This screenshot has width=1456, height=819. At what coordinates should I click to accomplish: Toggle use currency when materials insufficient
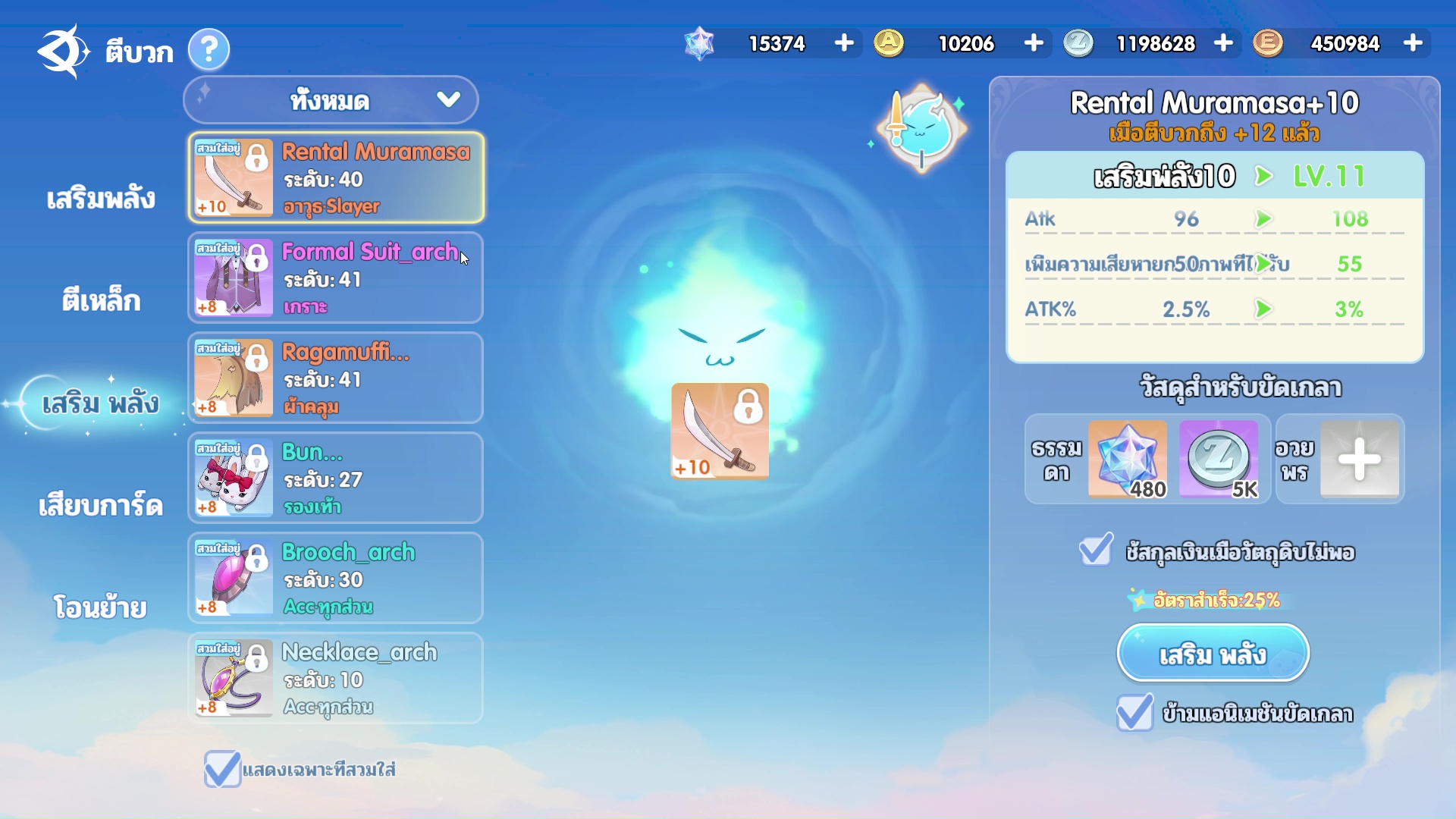[1096, 551]
